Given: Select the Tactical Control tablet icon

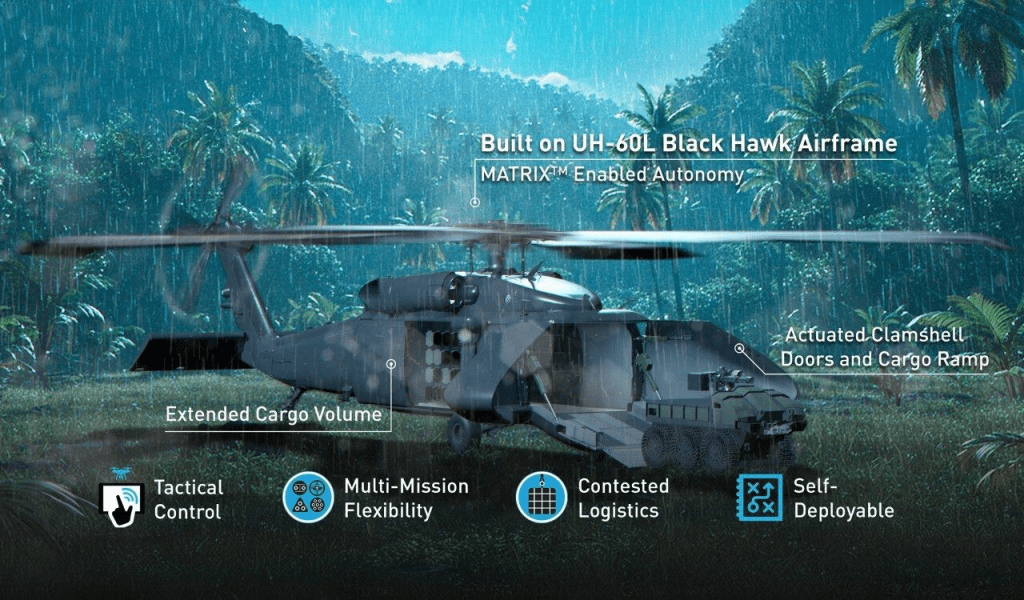Looking at the screenshot, I should click(x=122, y=497).
